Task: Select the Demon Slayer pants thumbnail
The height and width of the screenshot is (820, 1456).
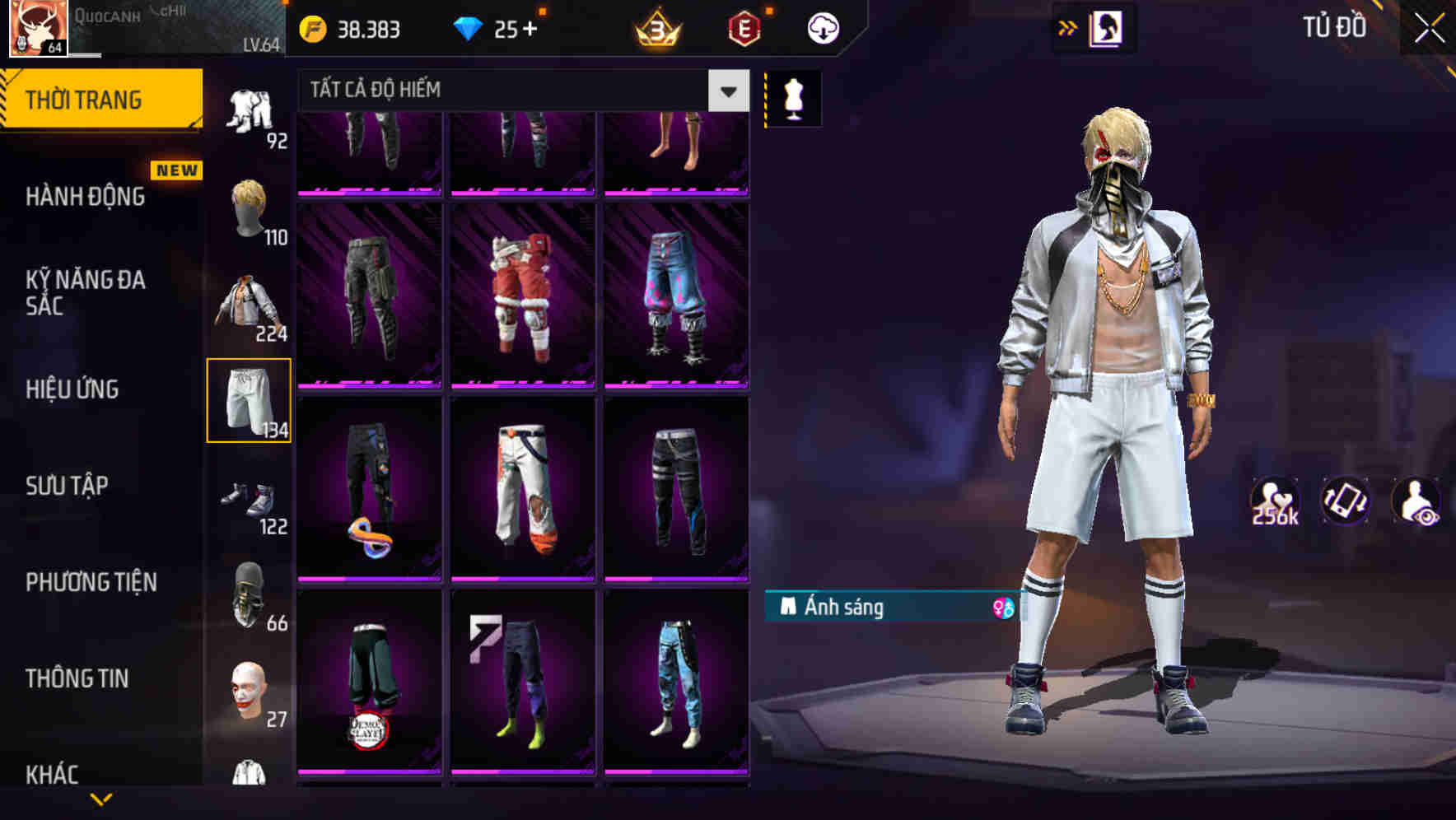Action: (x=369, y=692)
